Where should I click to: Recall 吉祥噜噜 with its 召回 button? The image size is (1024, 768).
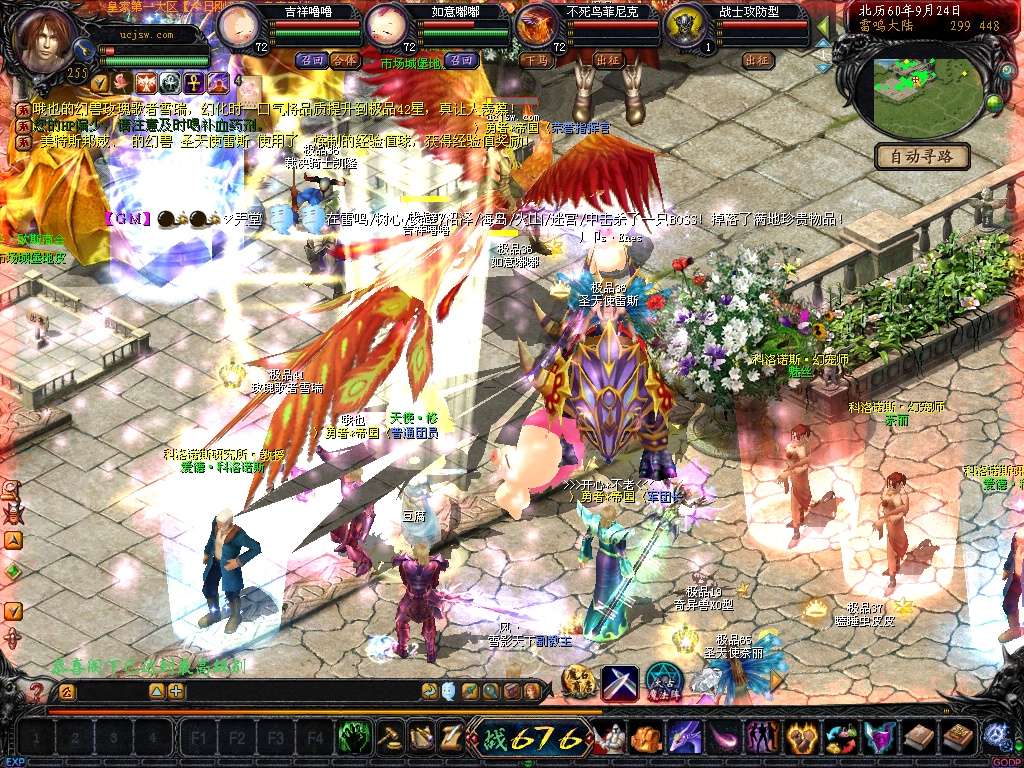pyautogui.click(x=311, y=60)
